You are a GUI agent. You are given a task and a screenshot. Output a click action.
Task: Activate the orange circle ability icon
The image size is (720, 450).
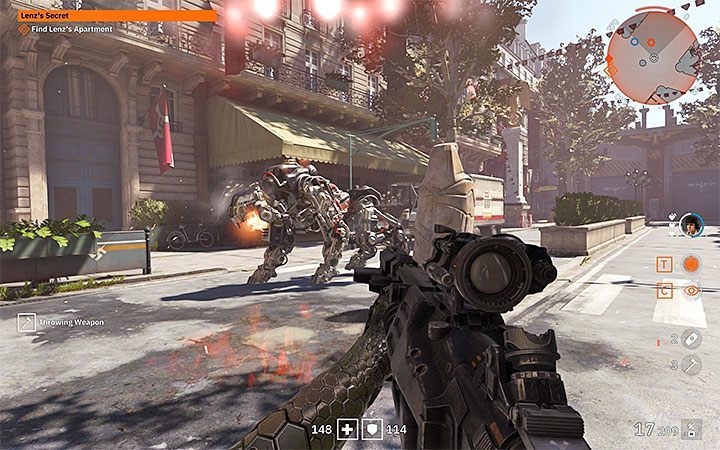(x=691, y=264)
